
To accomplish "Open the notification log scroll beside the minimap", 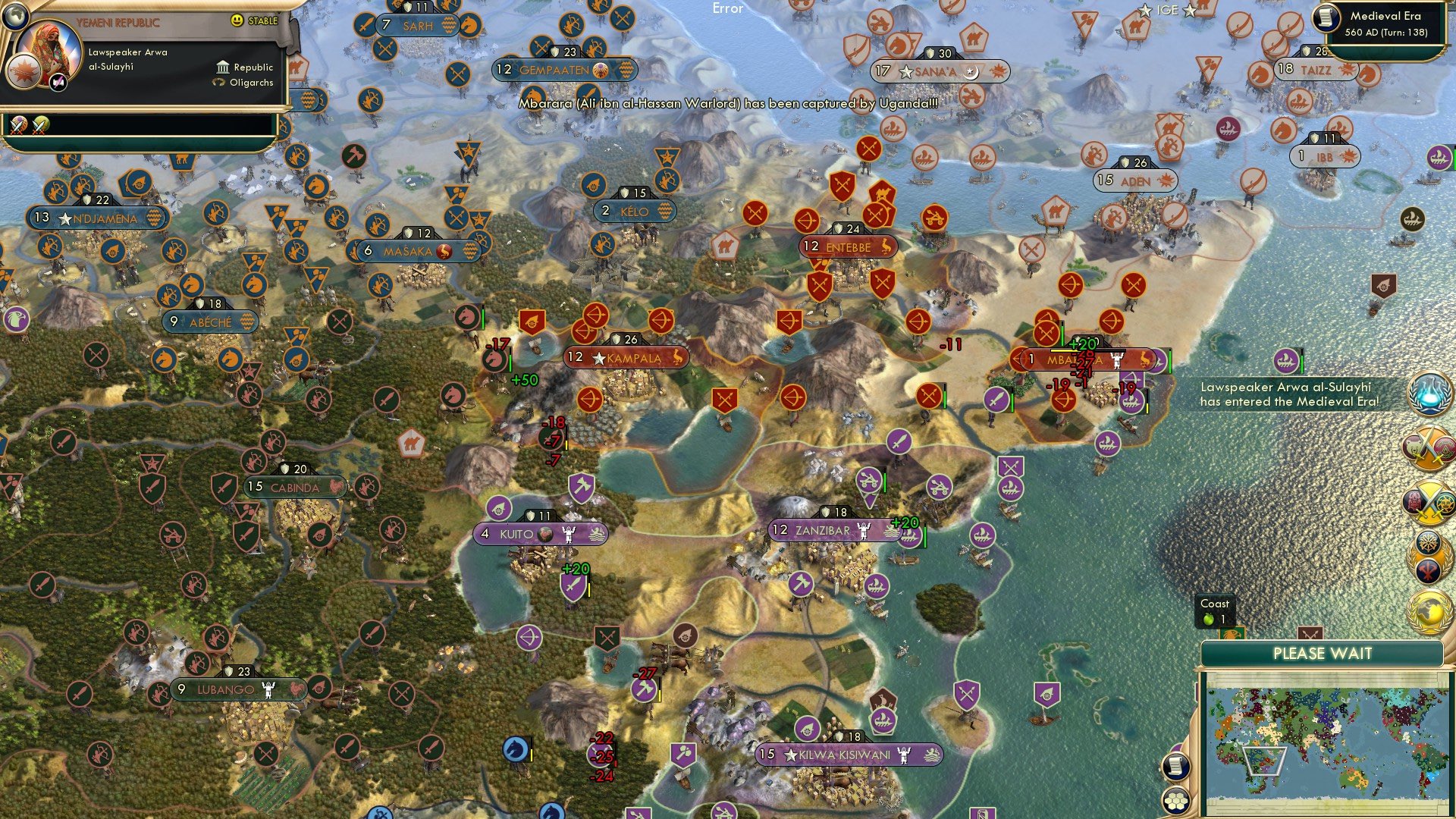I will tap(1178, 768).
